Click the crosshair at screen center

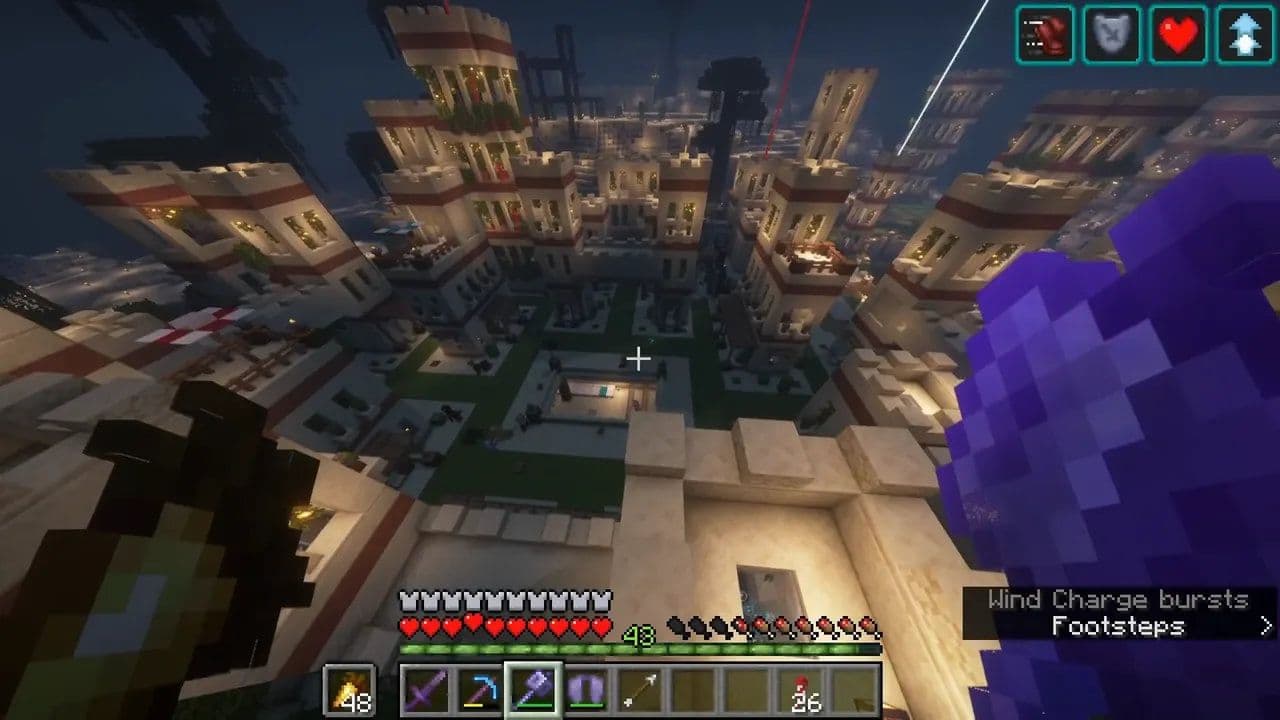coord(640,356)
